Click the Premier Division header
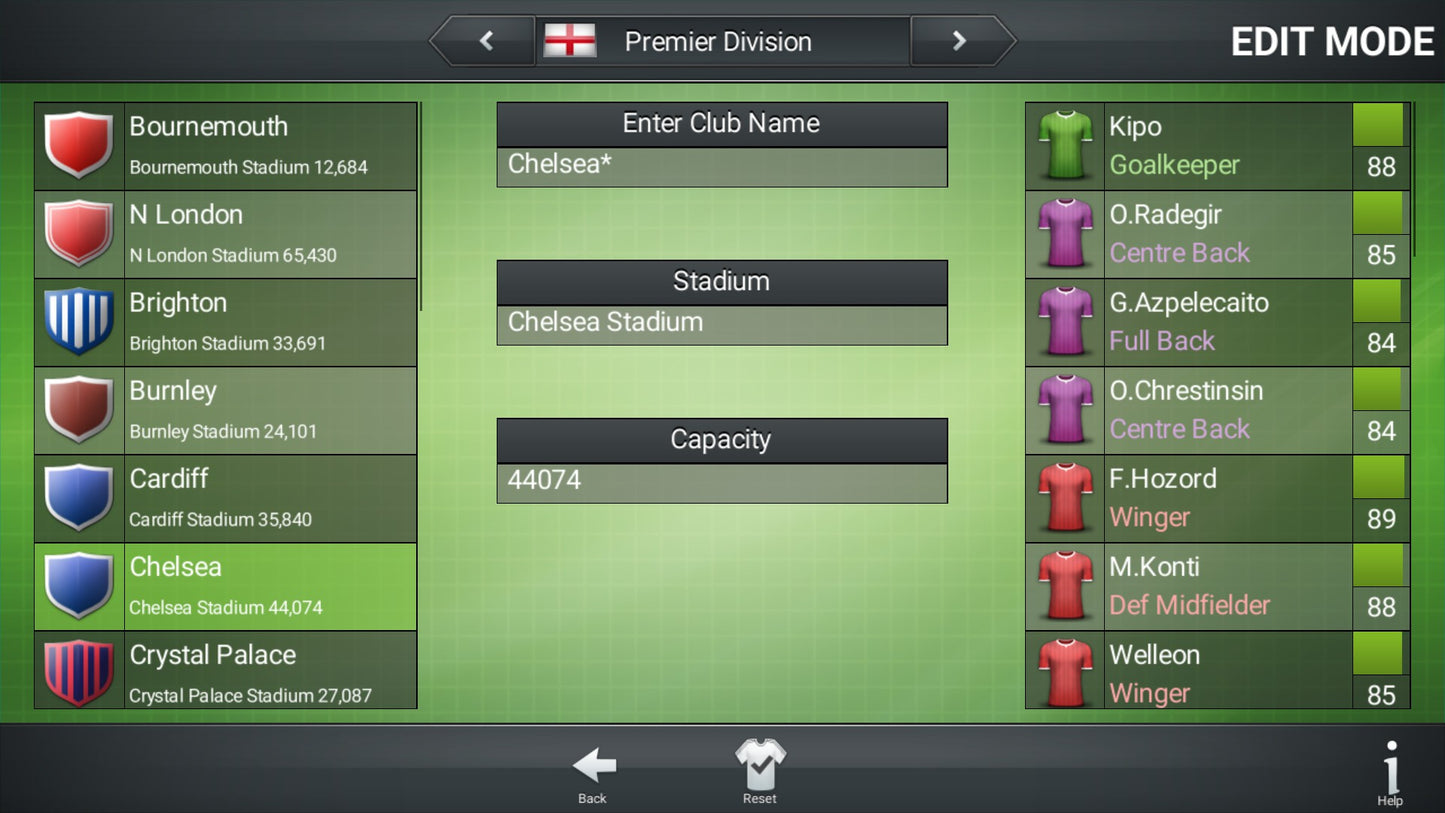The width and height of the screenshot is (1445, 813). tap(717, 41)
